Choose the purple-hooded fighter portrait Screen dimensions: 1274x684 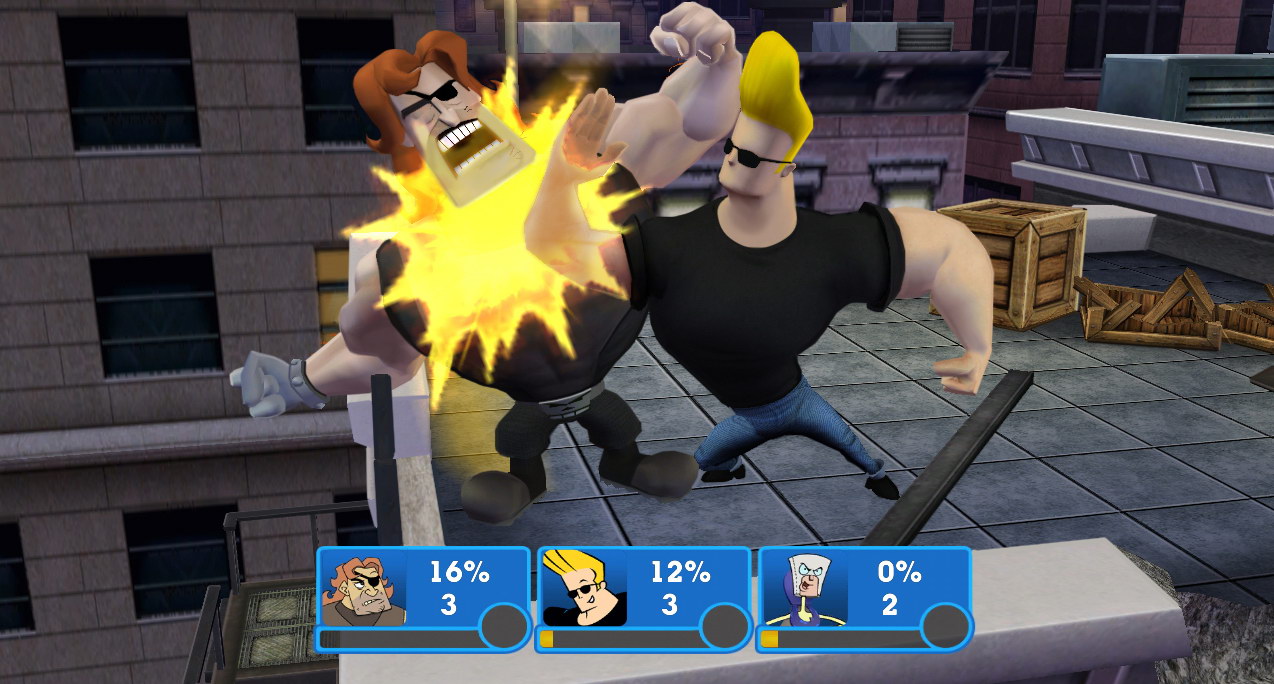804,589
